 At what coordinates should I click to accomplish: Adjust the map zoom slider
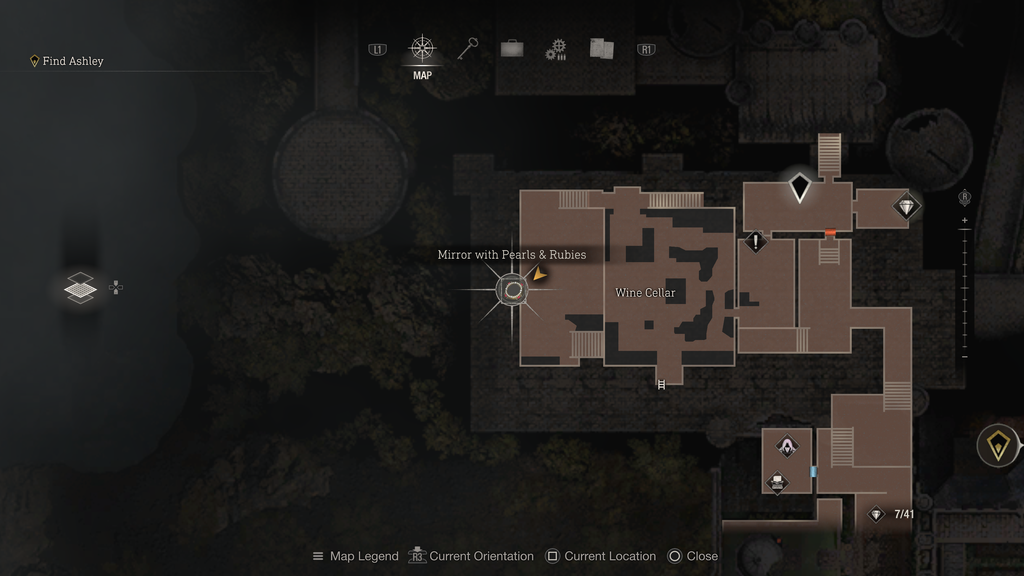(964, 288)
